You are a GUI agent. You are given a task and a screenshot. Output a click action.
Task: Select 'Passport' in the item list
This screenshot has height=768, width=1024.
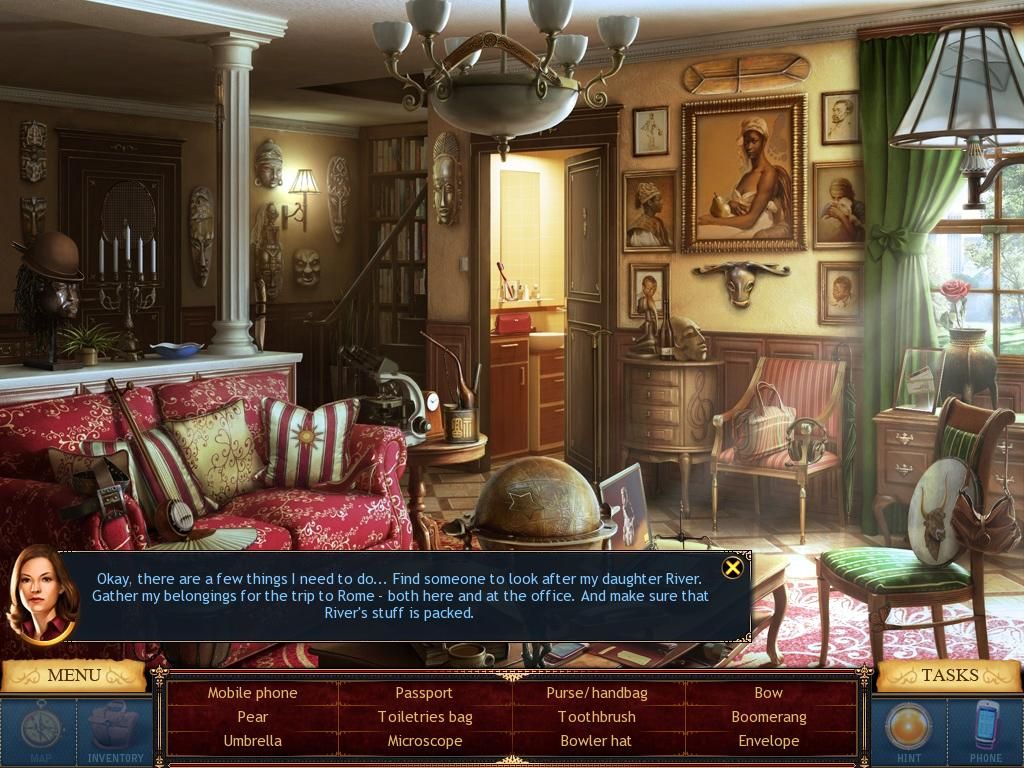(424, 692)
